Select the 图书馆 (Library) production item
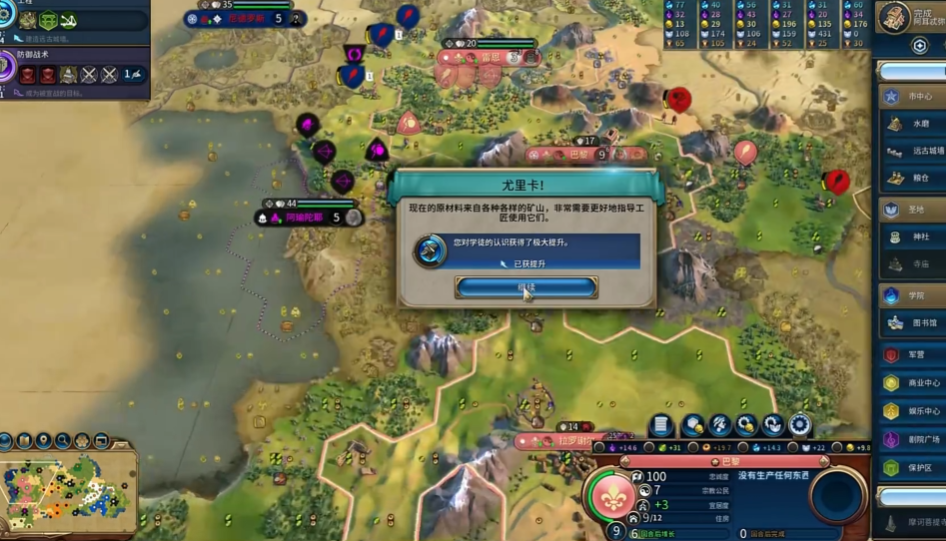Image resolution: width=946 pixels, height=541 pixels. (x=912, y=324)
